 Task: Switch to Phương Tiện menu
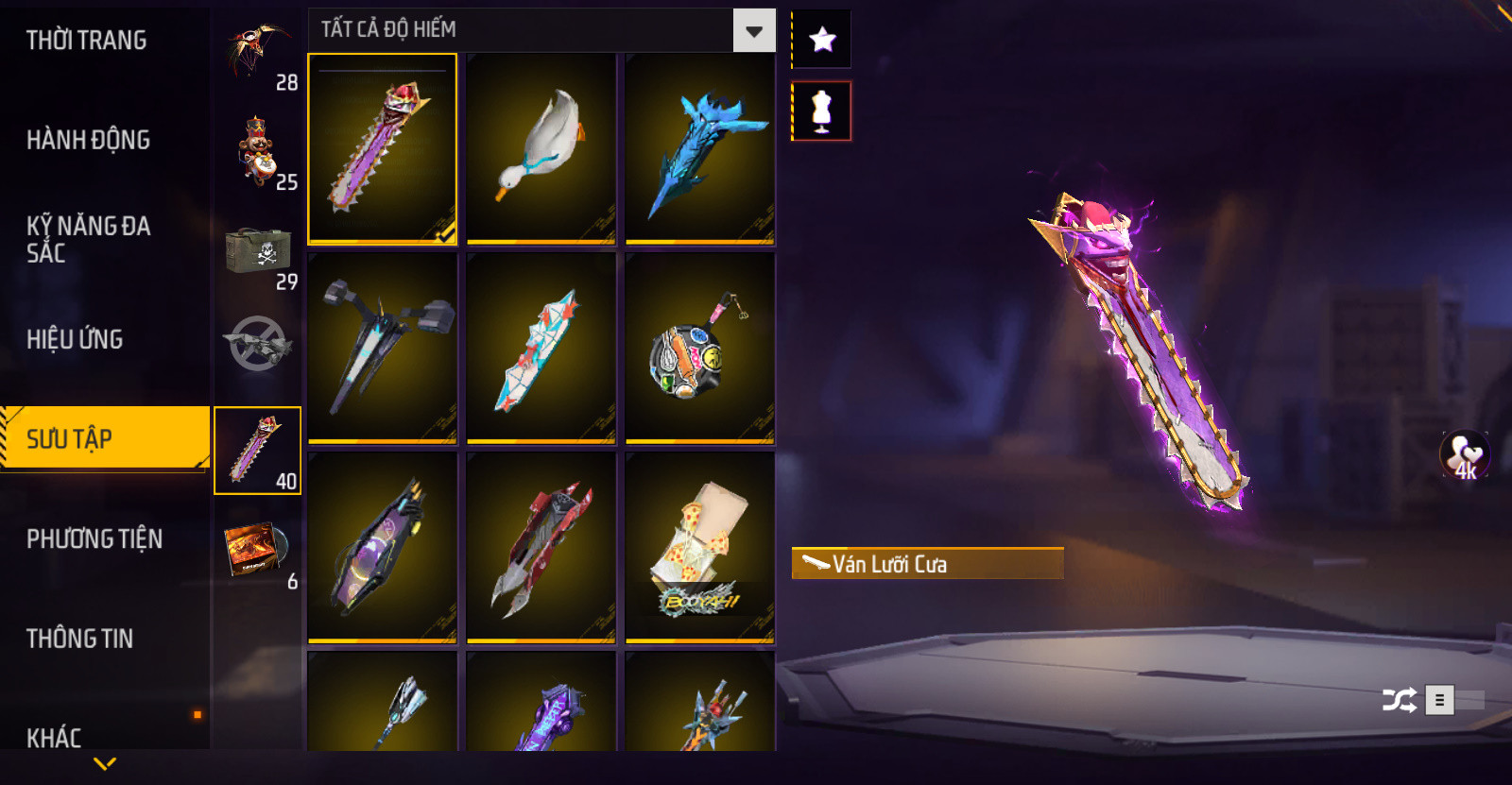[x=94, y=538]
